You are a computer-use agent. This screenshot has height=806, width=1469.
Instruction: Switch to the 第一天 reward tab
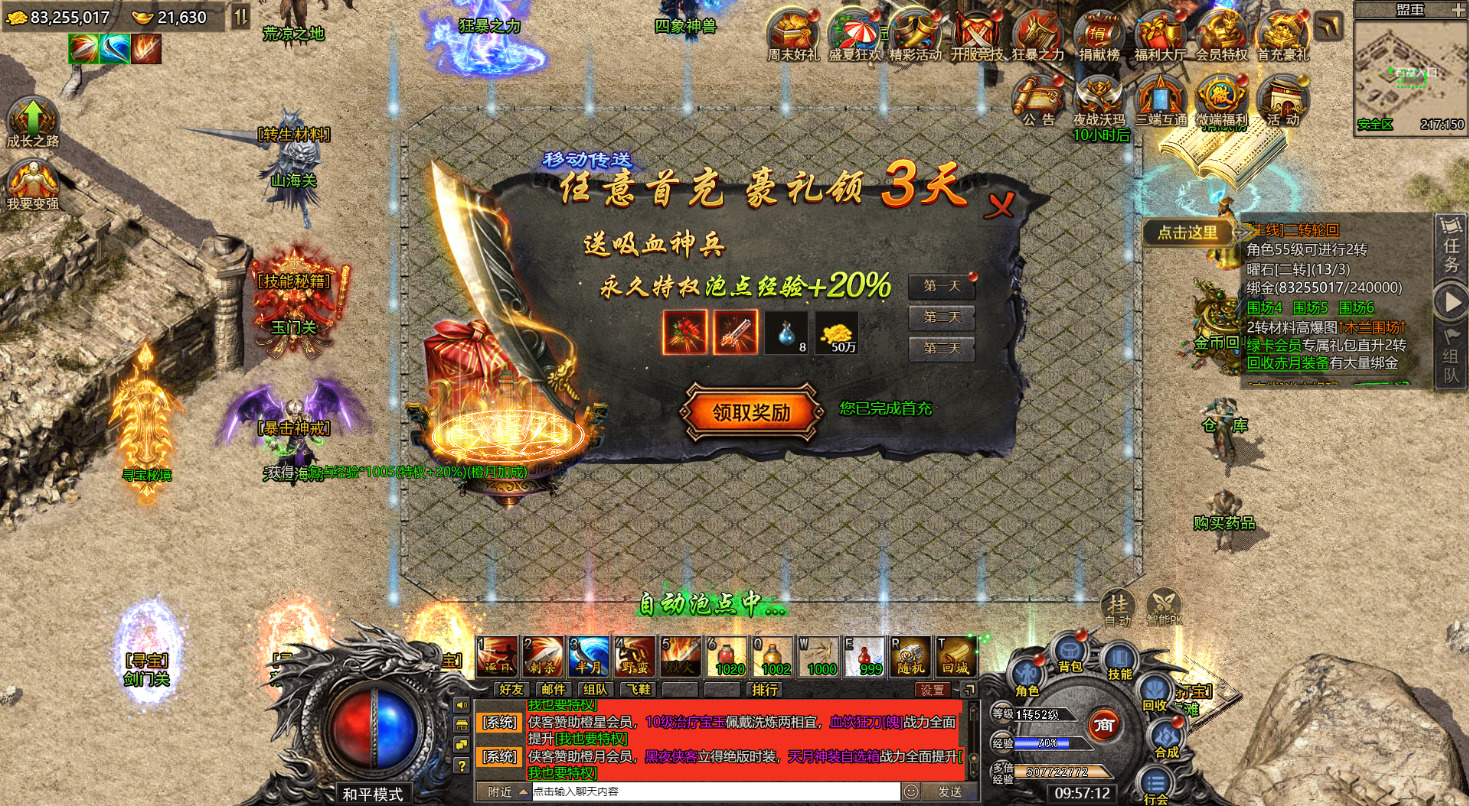(940, 286)
